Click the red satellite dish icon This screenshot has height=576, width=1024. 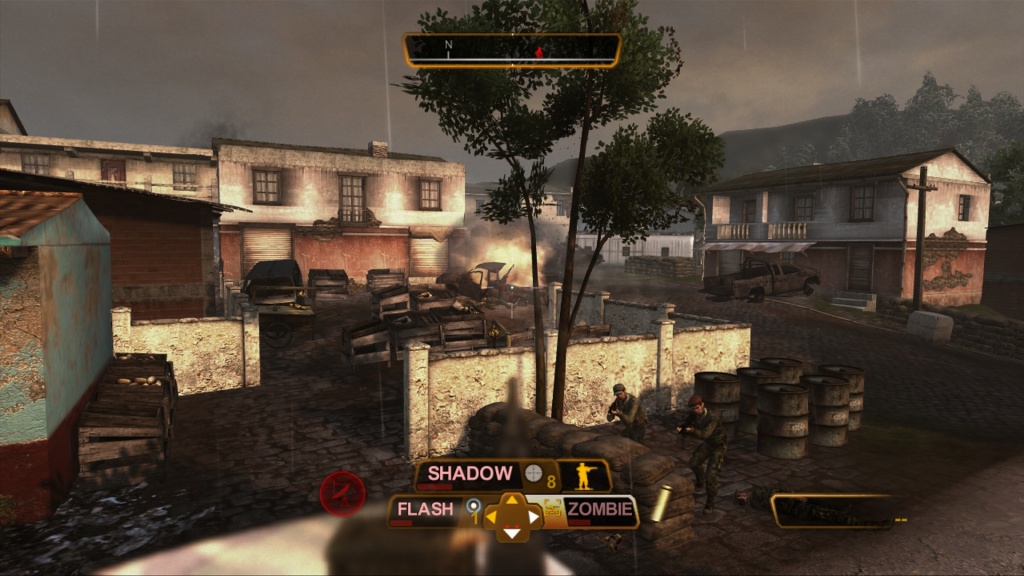point(342,493)
